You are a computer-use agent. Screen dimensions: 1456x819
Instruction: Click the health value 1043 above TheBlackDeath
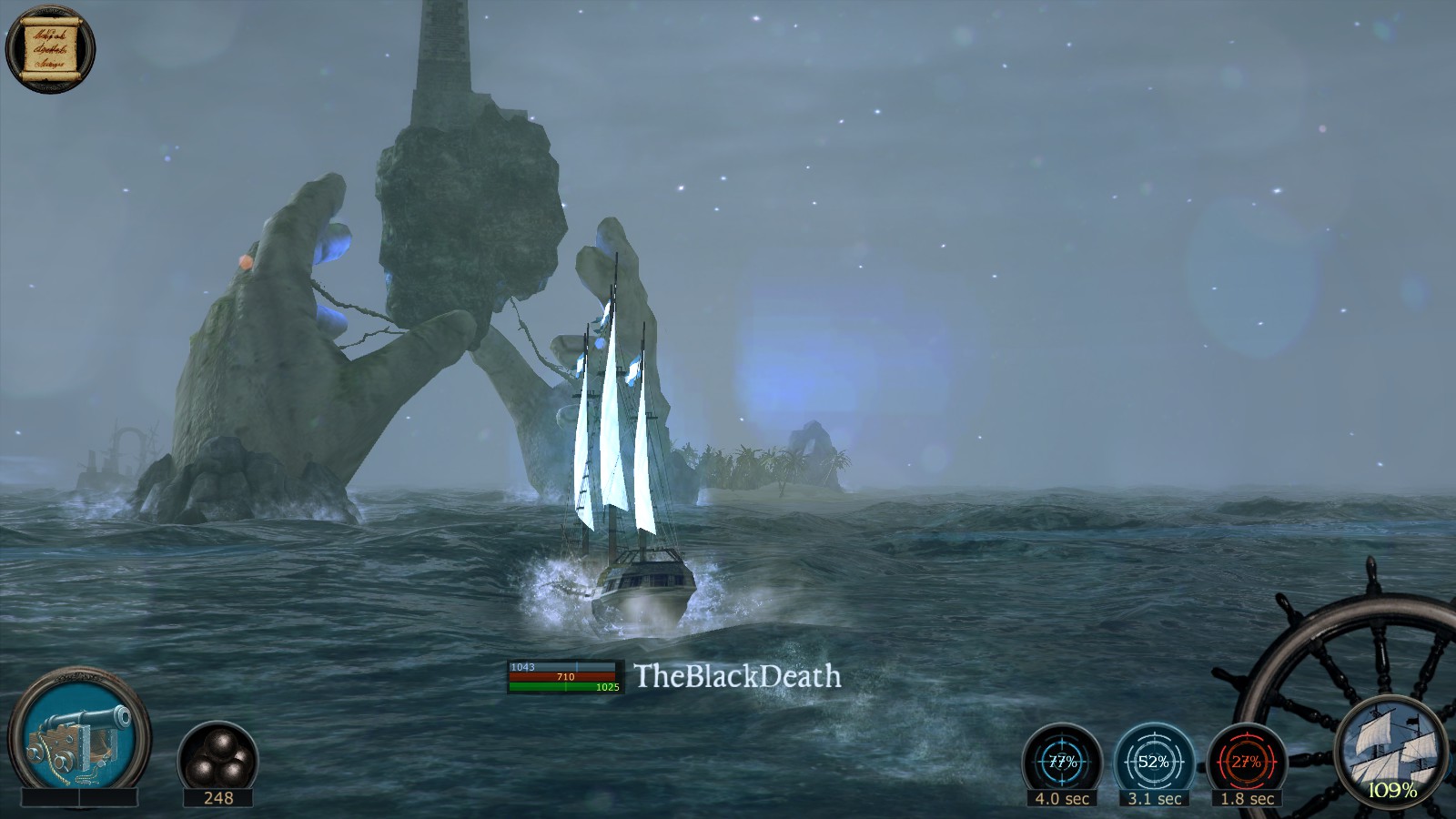pos(521,666)
